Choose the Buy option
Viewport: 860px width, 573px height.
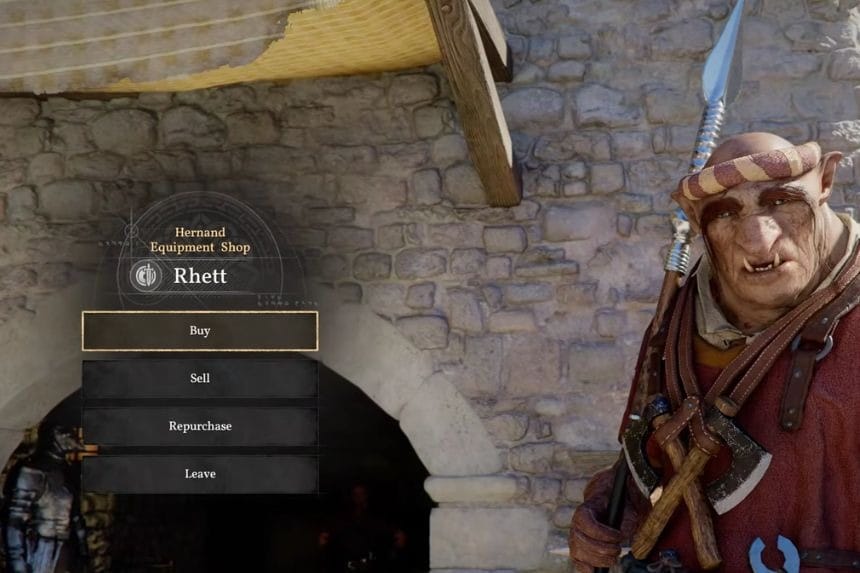click(x=200, y=331)
